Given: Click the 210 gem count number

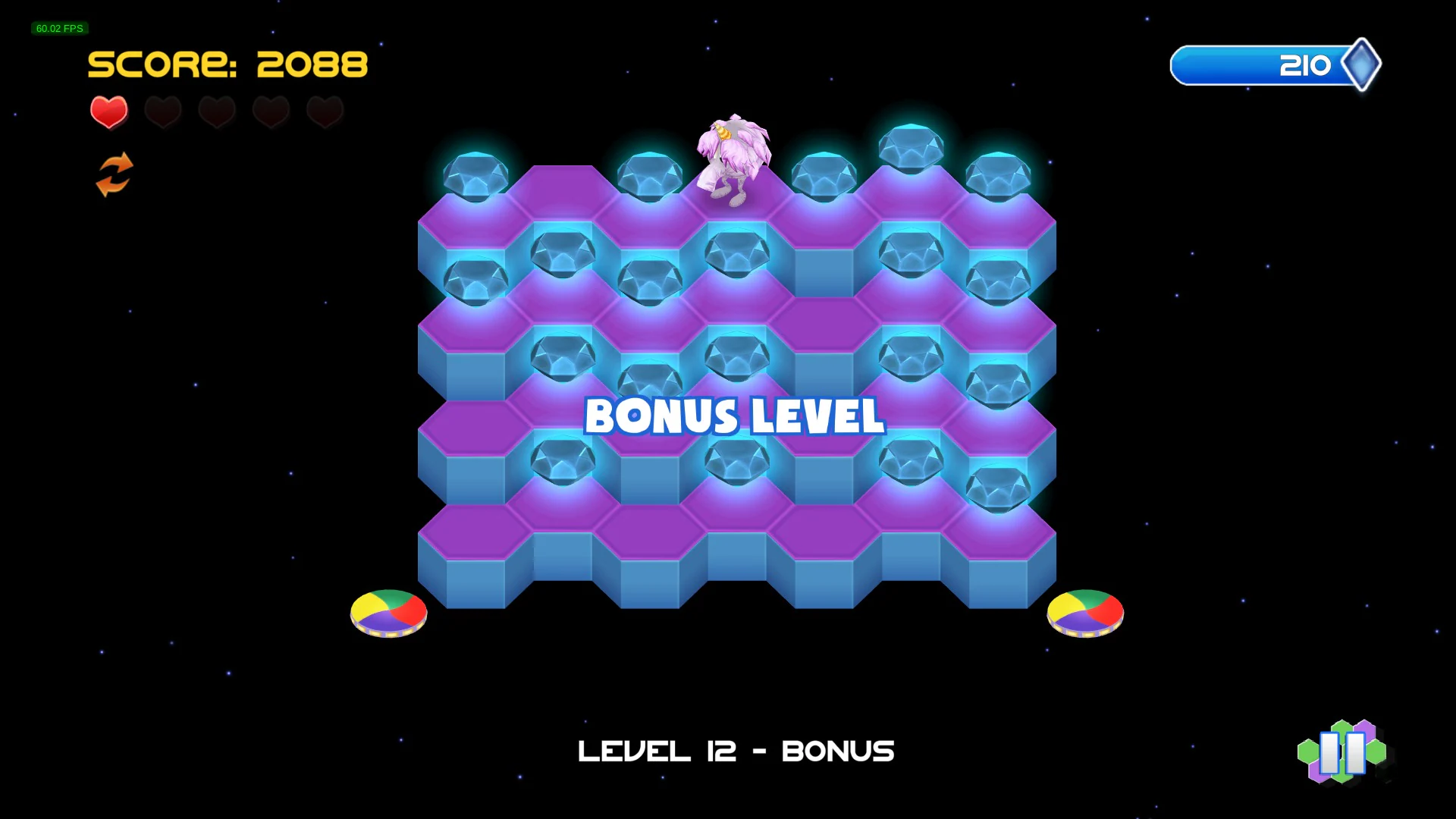Looking at the screenshot, I should pos(1306,64).
